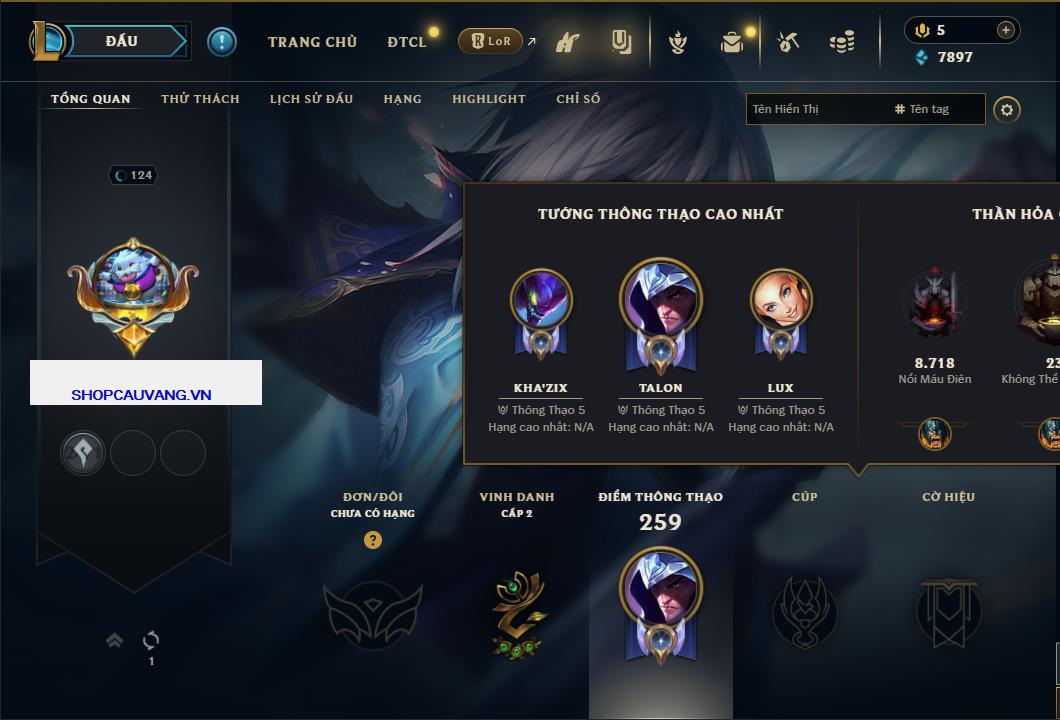1060x720 pixels.
Task: Launch the LoR shortcut button
Action: [x=490, y=41]
